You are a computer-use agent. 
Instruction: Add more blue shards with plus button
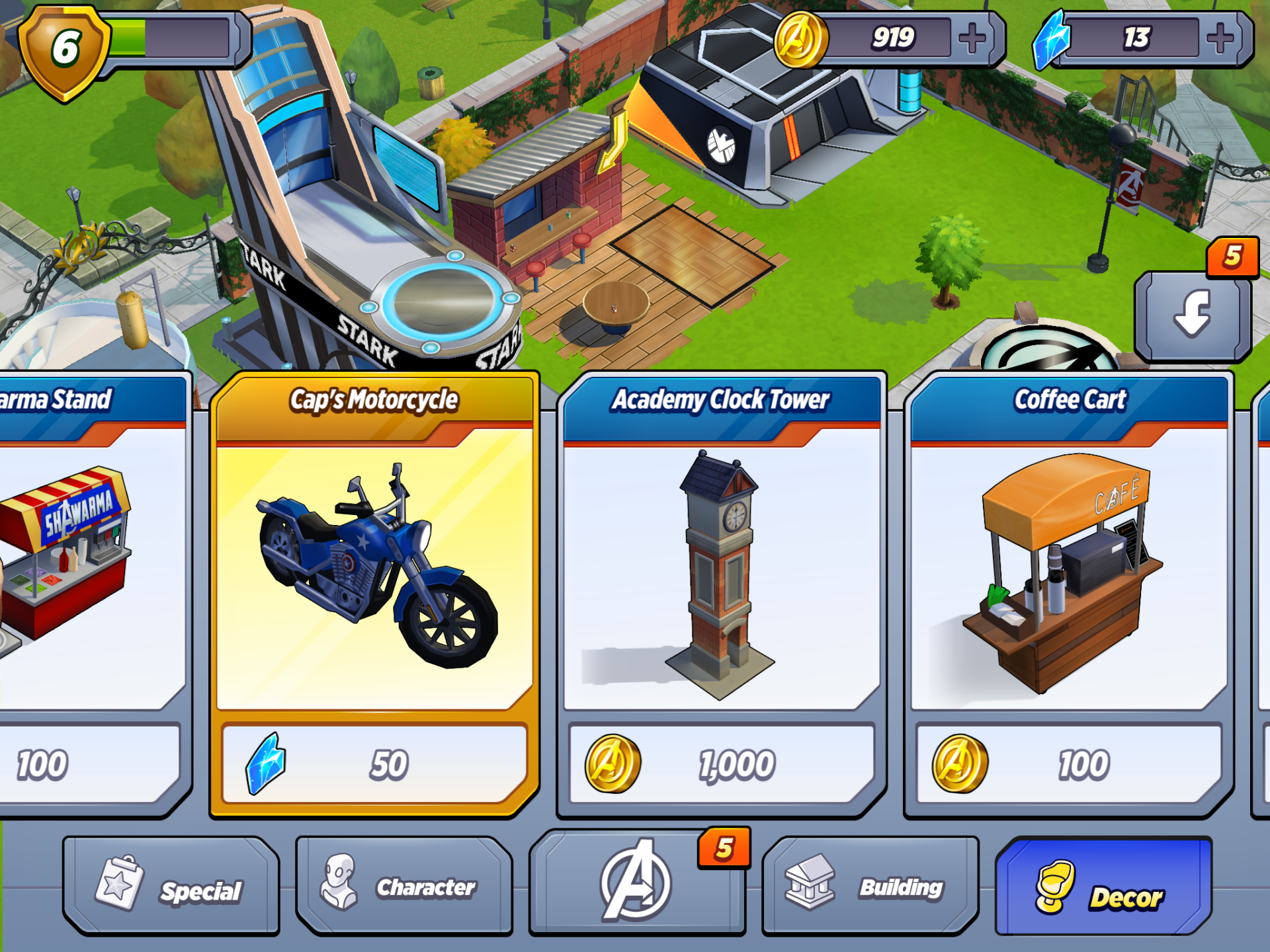pyautogui.click(x=1220, y=38)
